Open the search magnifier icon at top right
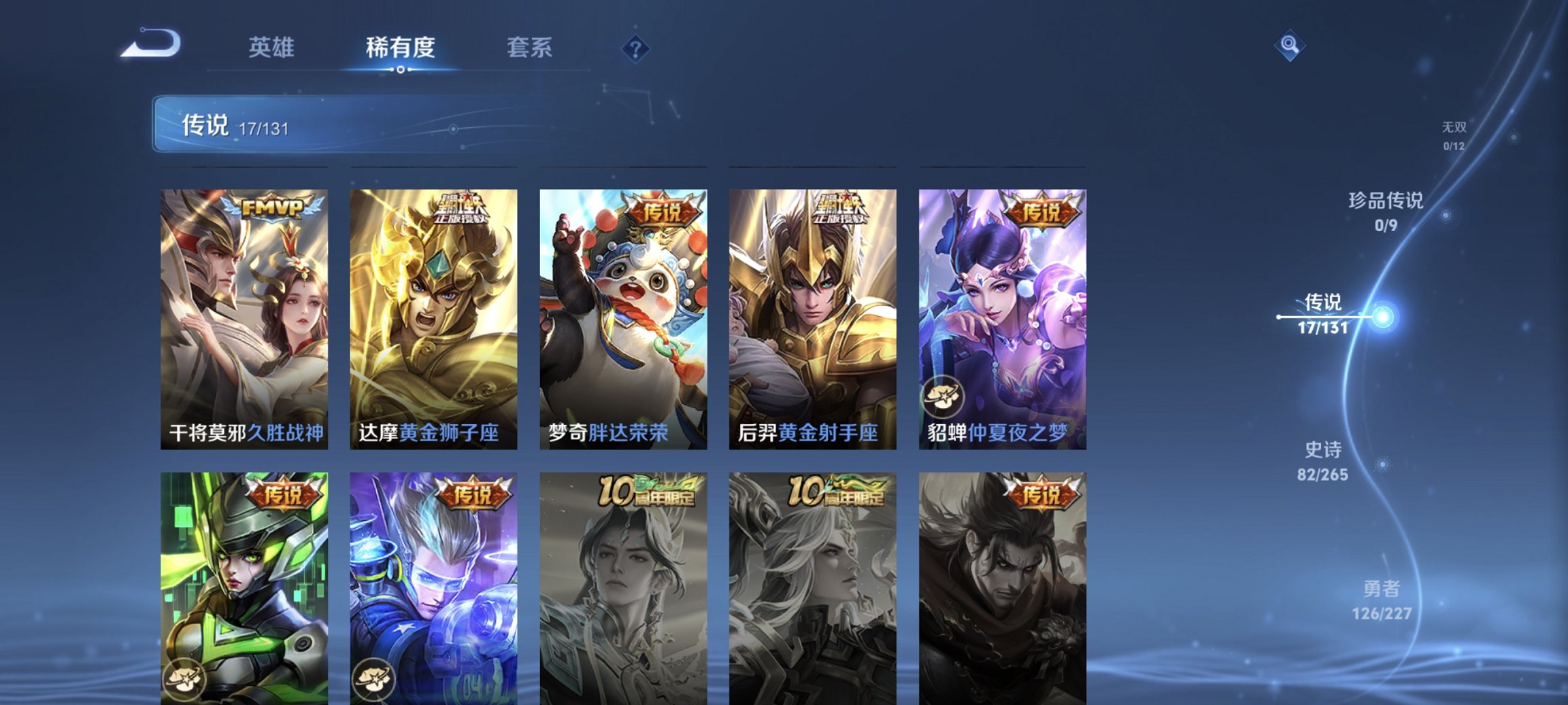 click(1292, 46)
